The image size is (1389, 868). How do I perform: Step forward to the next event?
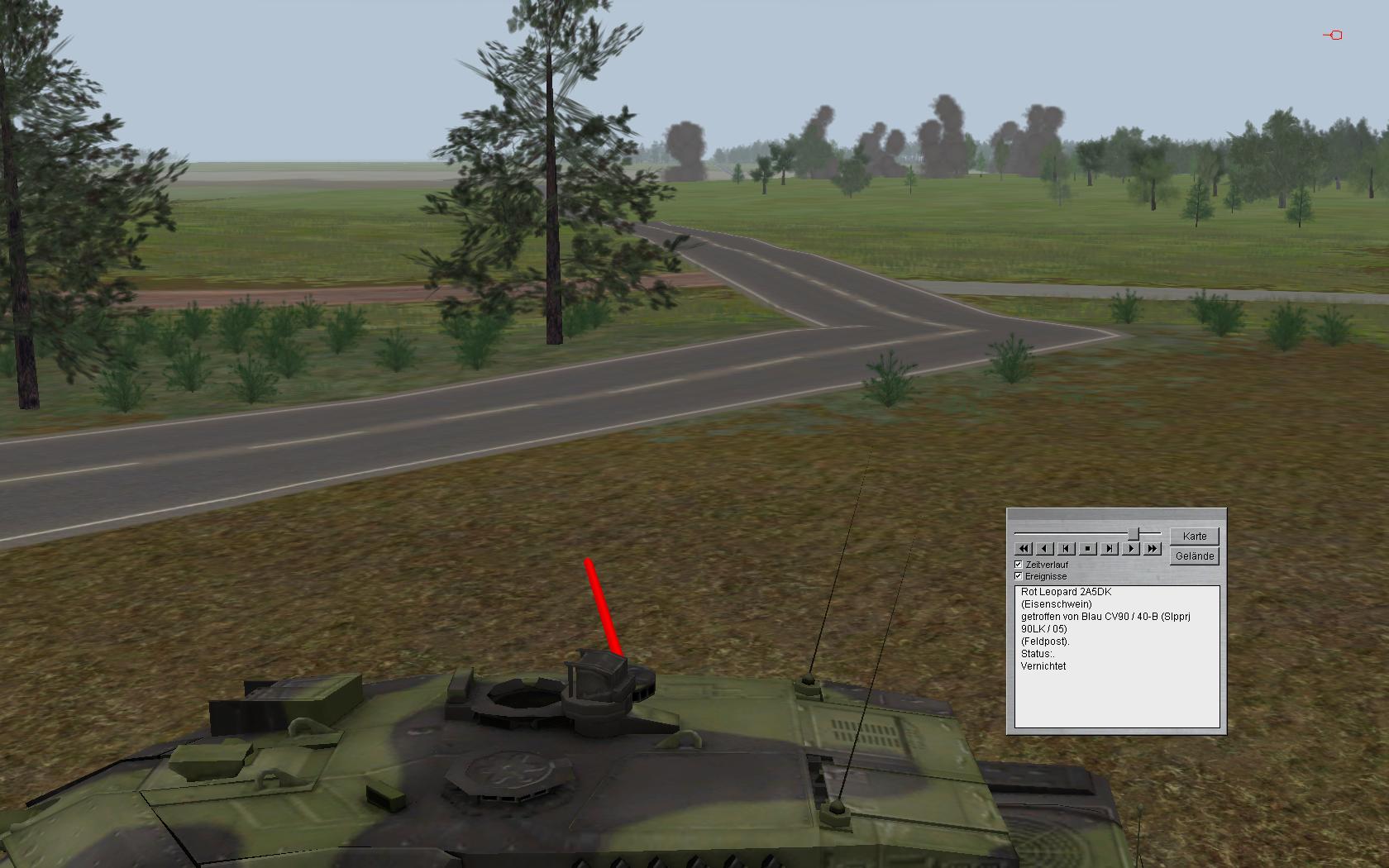click(1110, 548)
